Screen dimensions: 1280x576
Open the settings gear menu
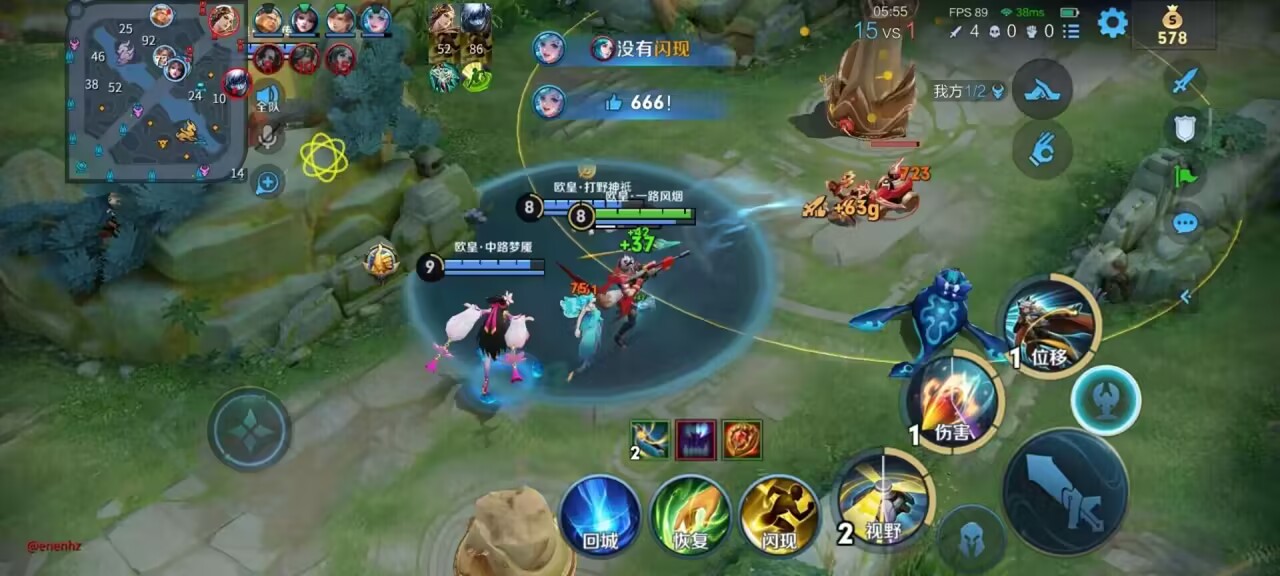click(x=1112, y=23)
